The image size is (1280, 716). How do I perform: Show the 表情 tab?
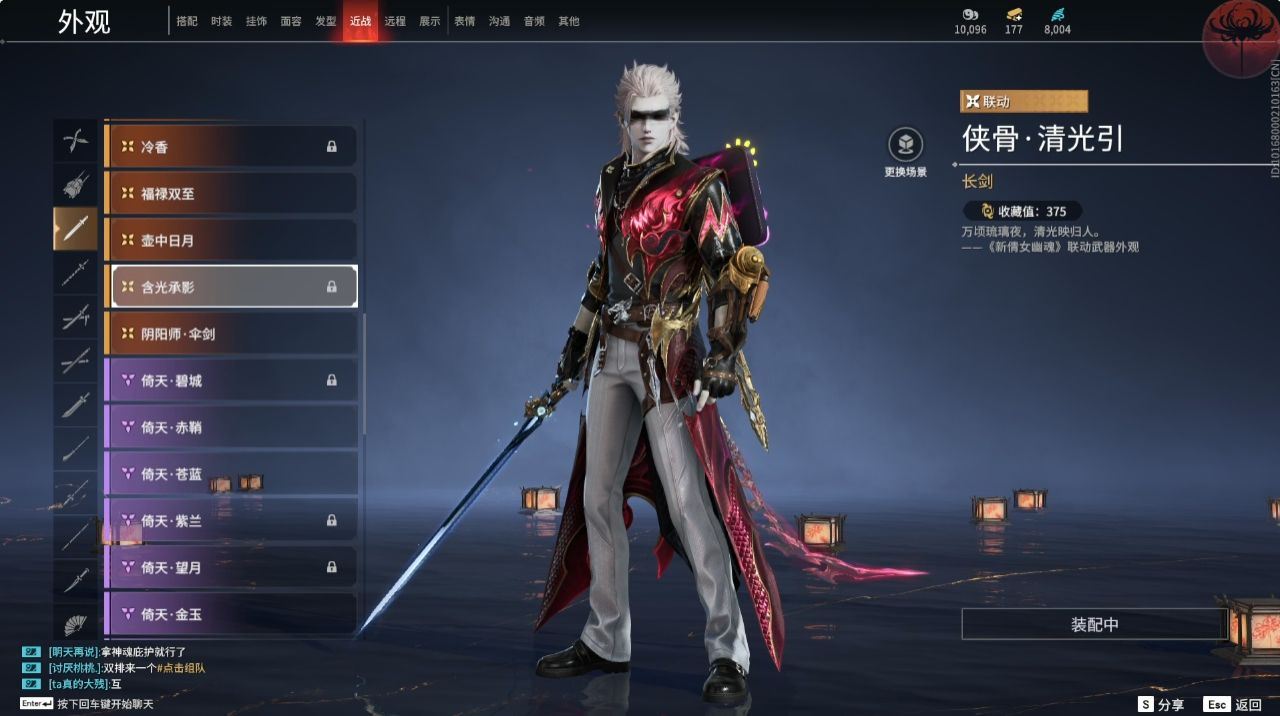click(x=465, y=21)
